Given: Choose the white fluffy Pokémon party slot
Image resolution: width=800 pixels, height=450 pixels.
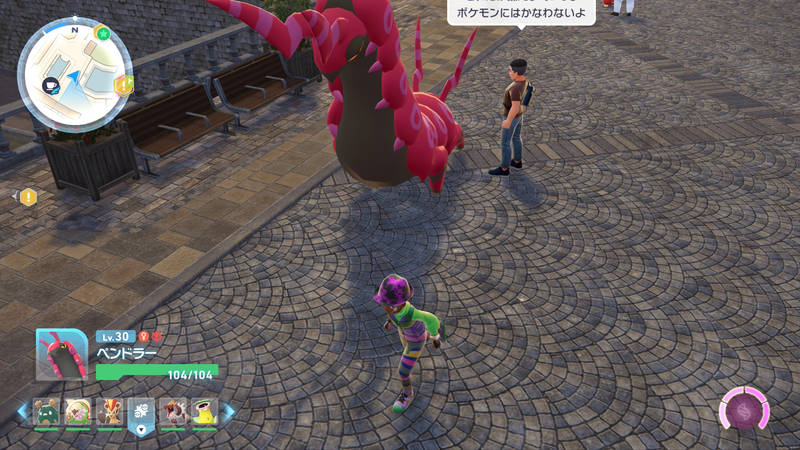Looking at the screenshot, I should [78, 412].
